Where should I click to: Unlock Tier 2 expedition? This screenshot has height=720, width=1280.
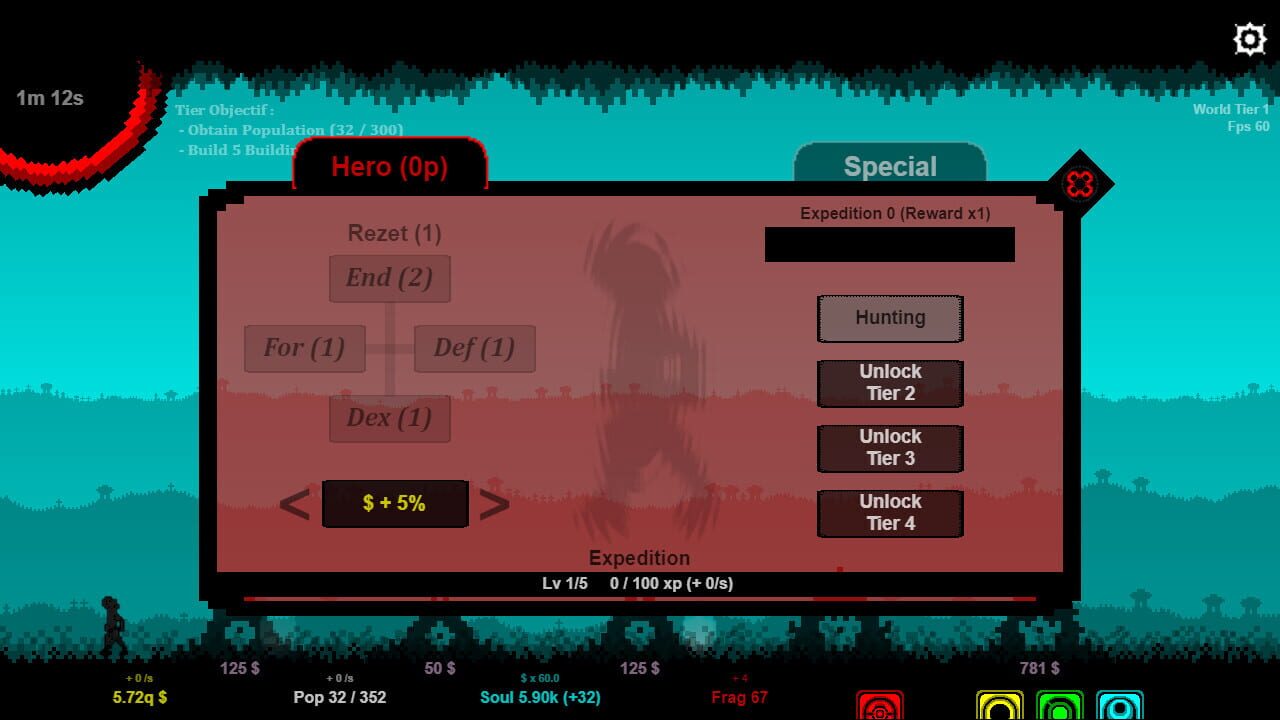tap(889, 384)
